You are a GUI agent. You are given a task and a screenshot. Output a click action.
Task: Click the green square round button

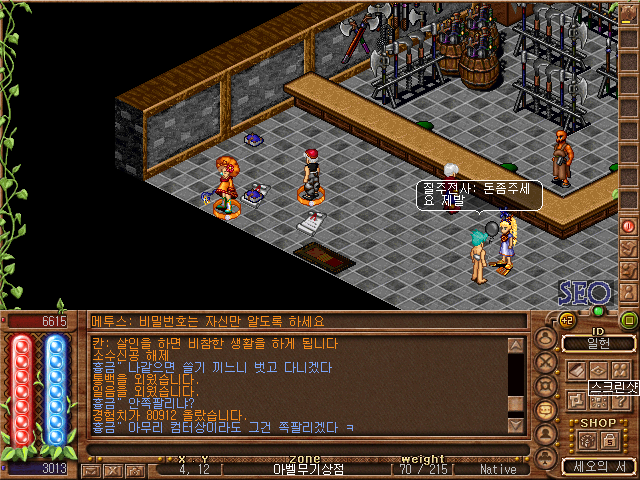(628, 320)
